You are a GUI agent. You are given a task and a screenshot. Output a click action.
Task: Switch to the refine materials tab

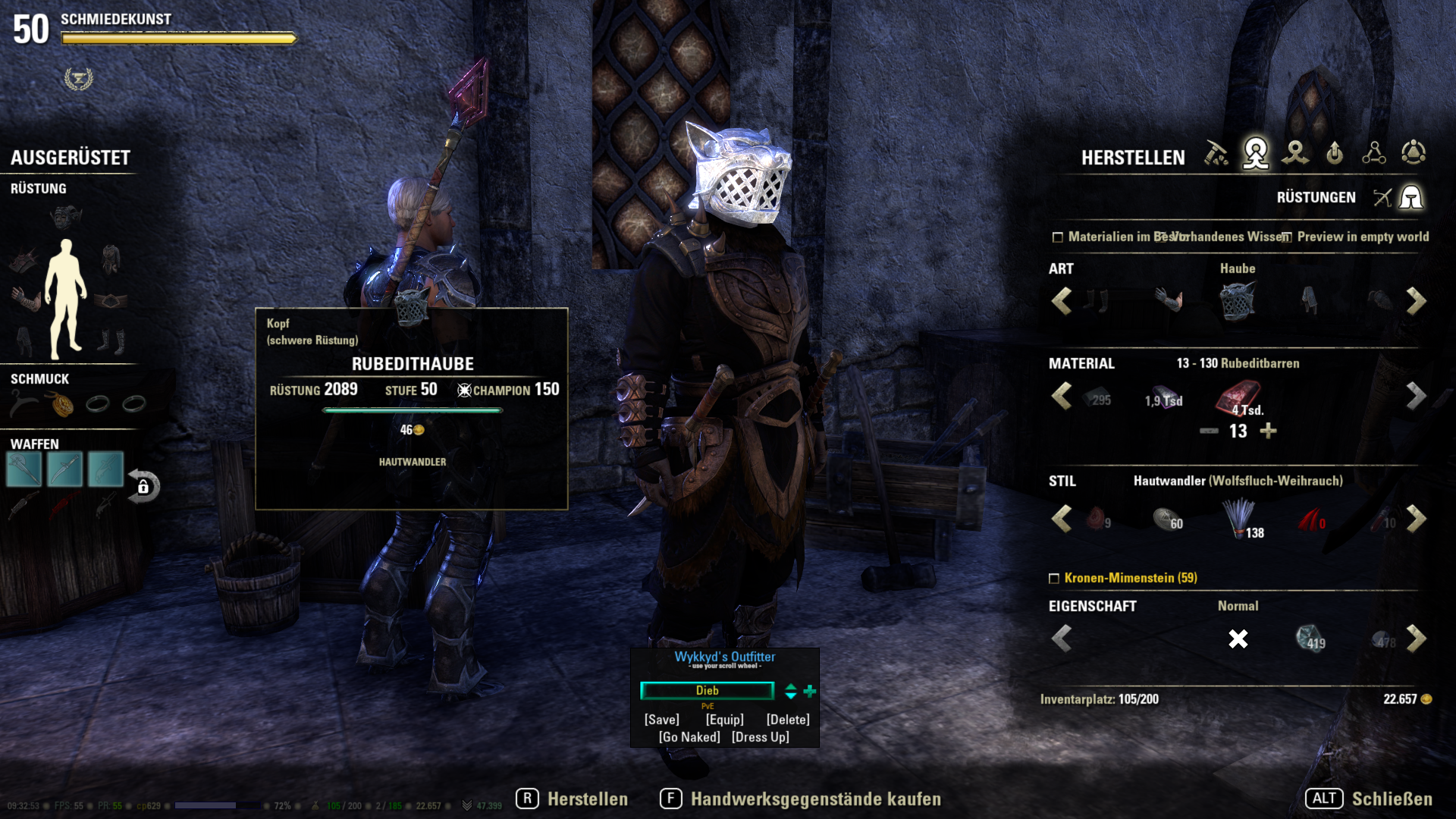pos(1216,154)
